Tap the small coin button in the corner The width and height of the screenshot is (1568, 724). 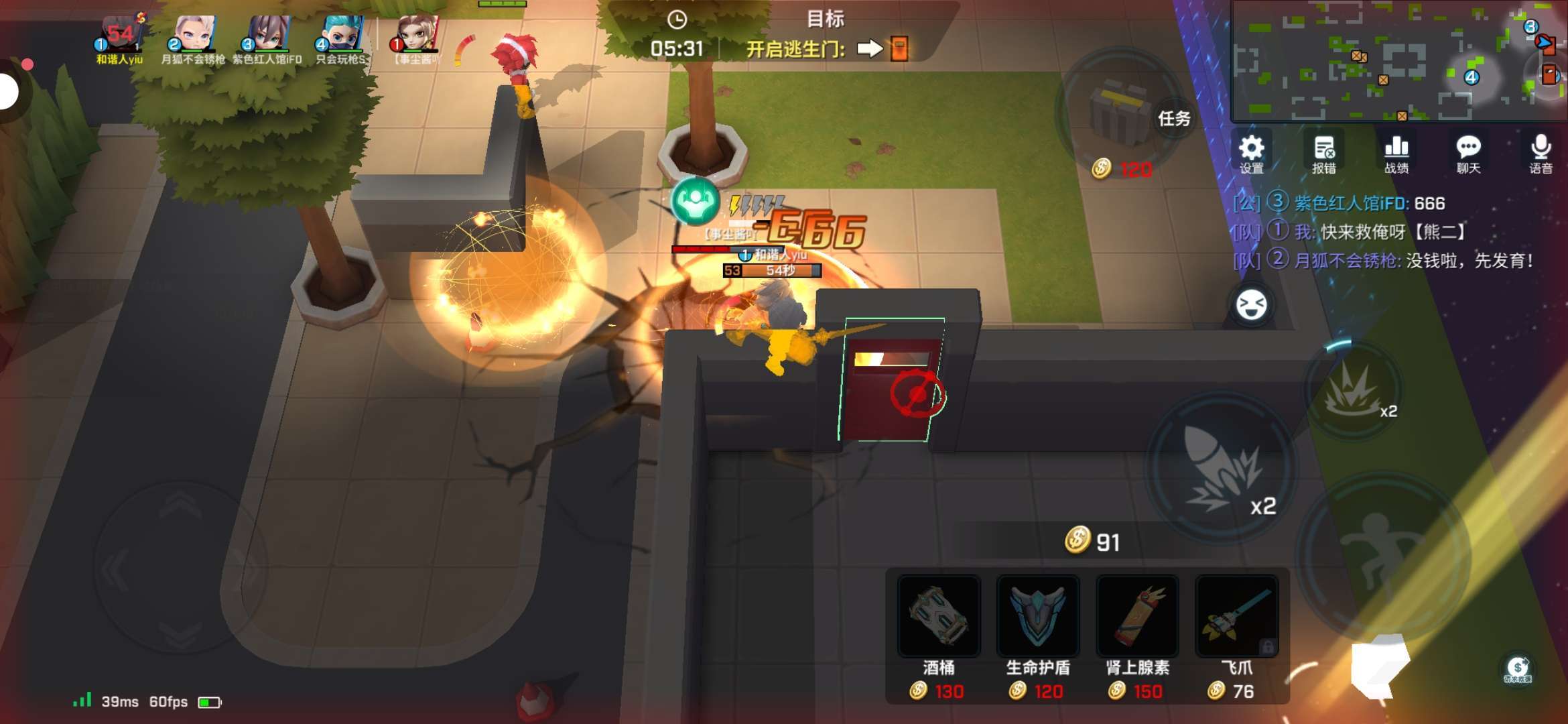(1517, 668)
